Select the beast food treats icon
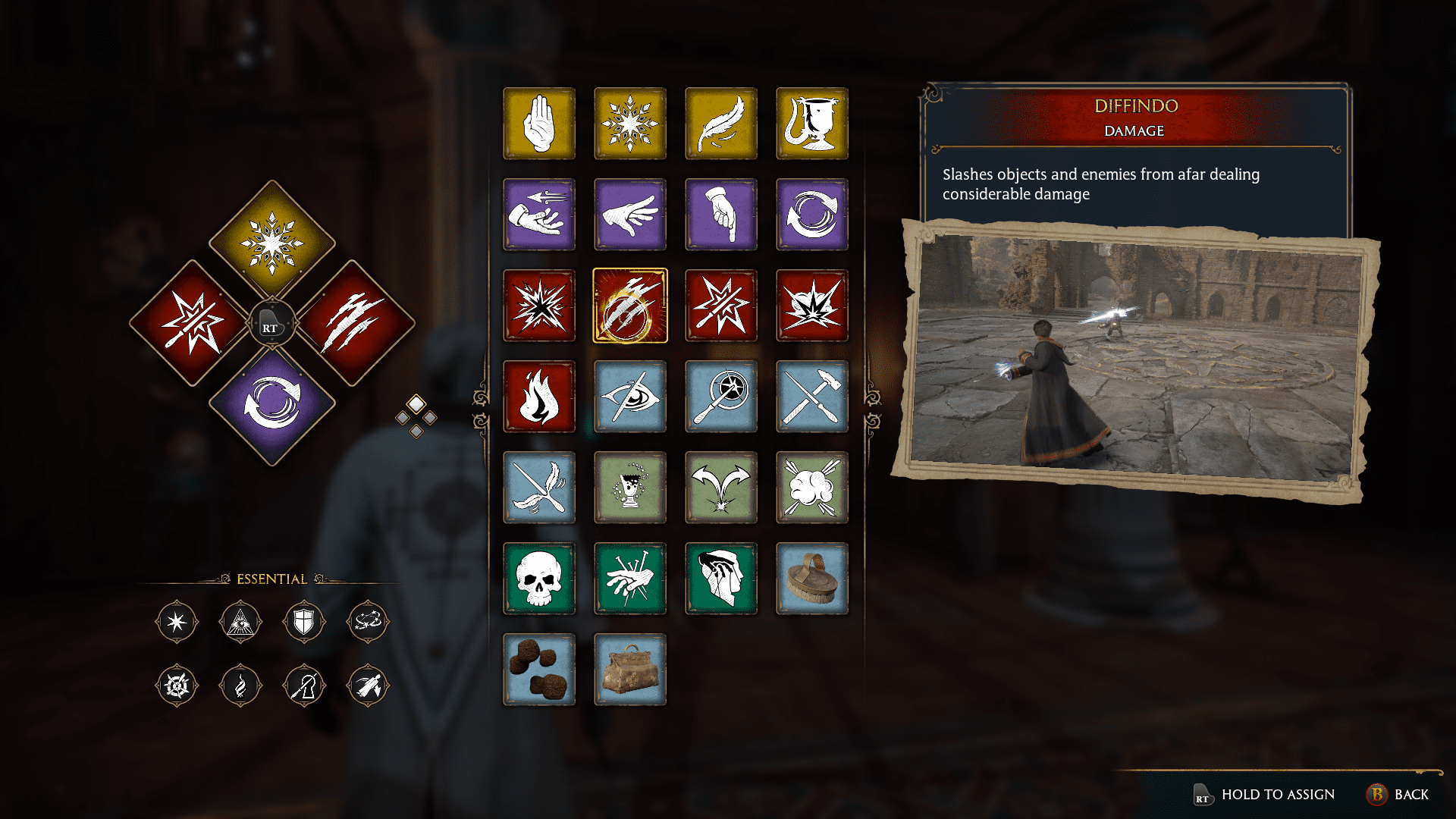Image resolution: width=1456 pixels, height=819 pixels. point(539,670)
